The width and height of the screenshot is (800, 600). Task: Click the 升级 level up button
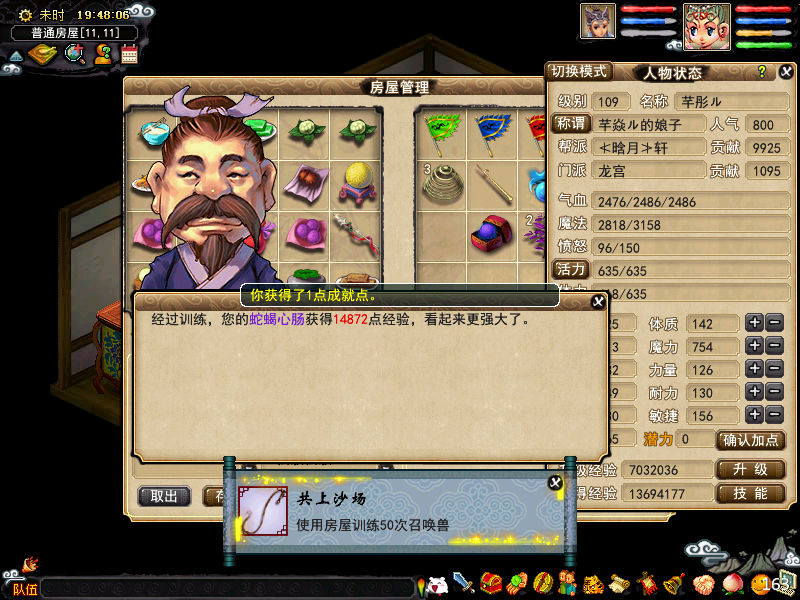(750, 469)
